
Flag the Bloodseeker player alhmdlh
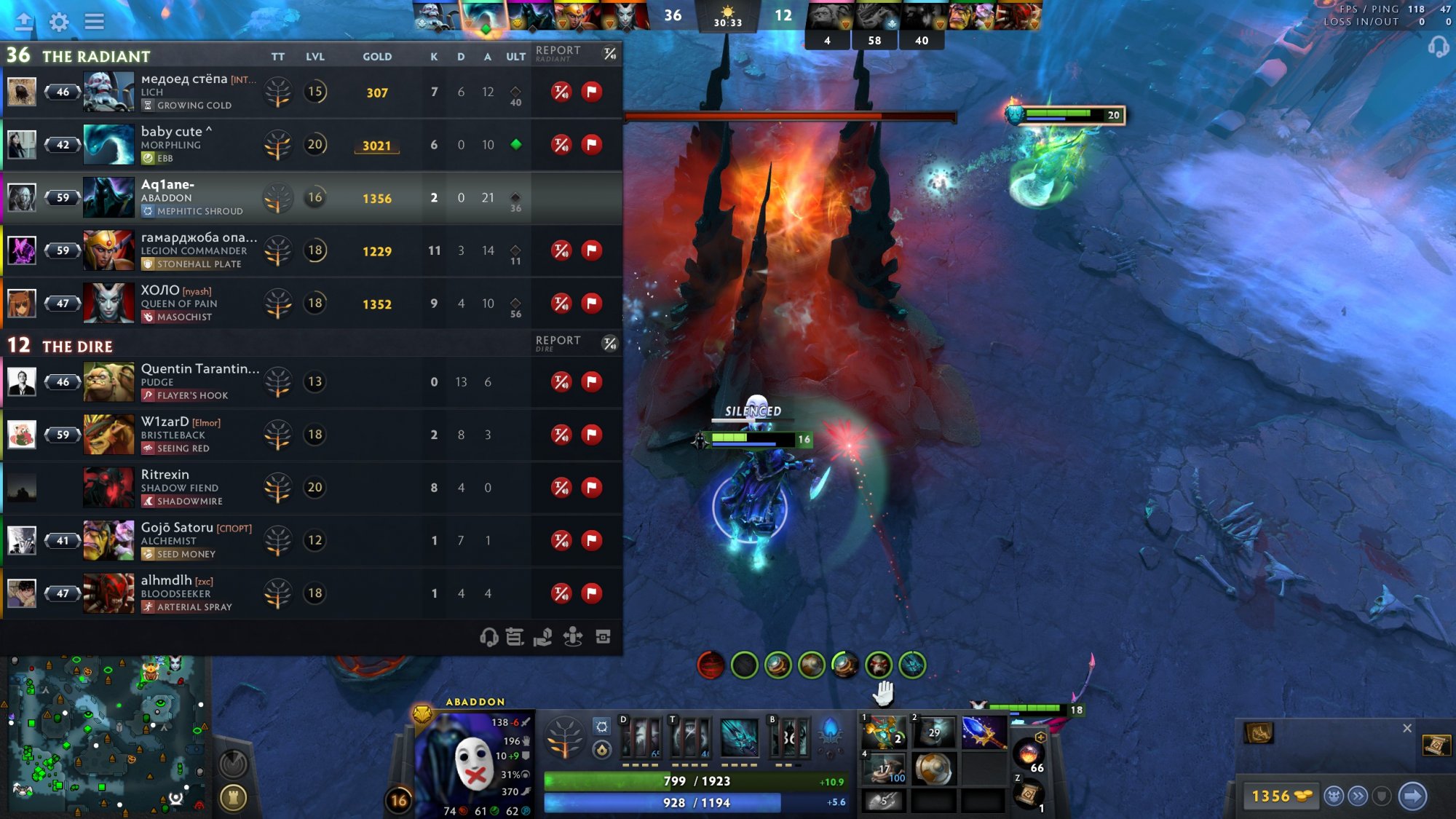(x=592, y=593)
